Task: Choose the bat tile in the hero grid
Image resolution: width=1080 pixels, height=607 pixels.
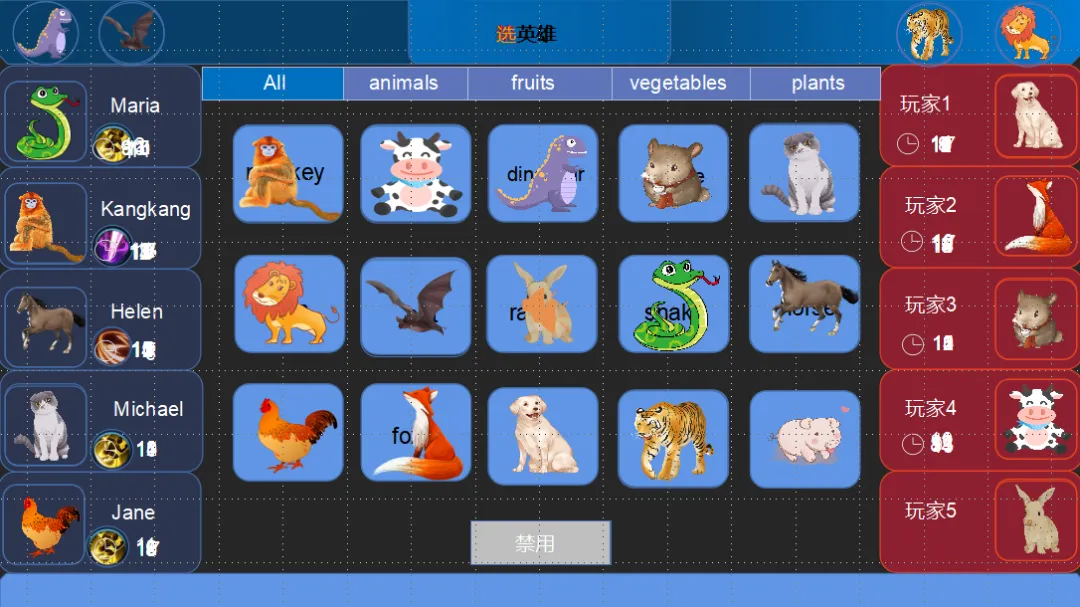Action: (x=415, y=306)
